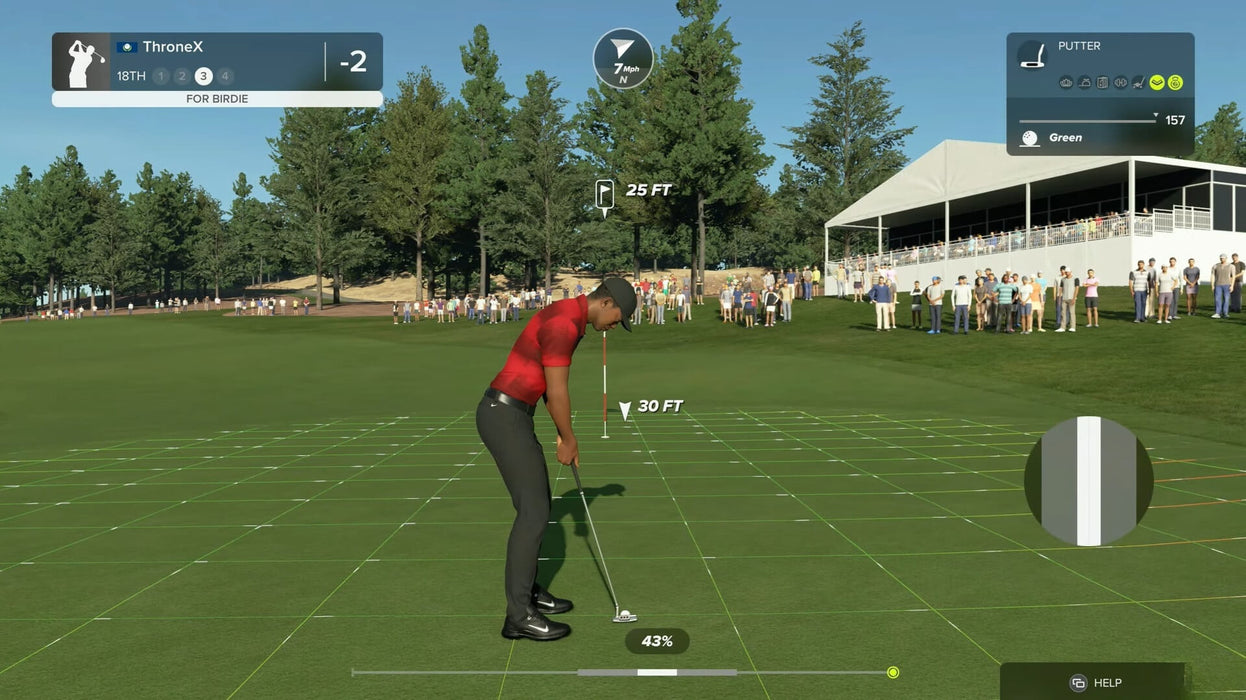Click the shot power meter bar
Viewport: 1246px width, 700px height.
620,672
